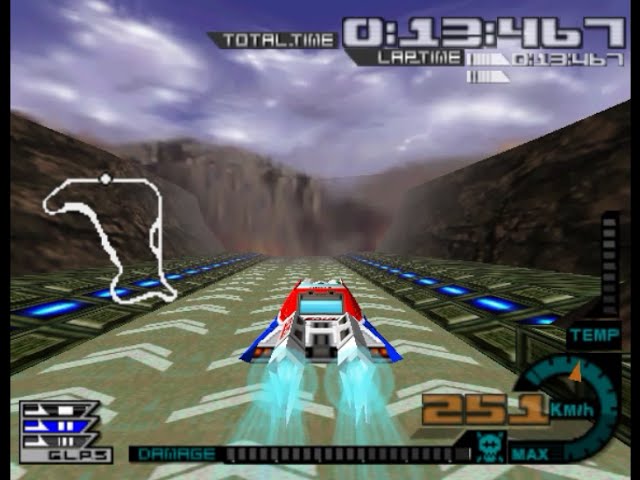Screen dimensions: 640x480
Task: Click the circular speedometer dial
Action: tap(572, 405)
